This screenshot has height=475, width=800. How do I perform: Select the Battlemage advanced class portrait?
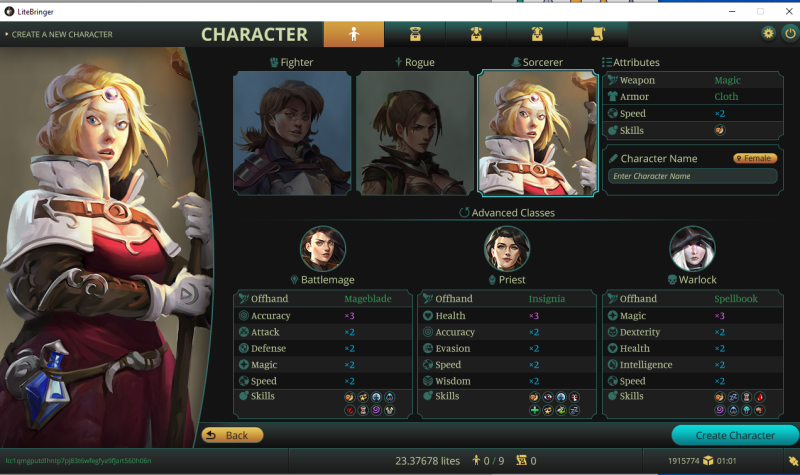323,249
